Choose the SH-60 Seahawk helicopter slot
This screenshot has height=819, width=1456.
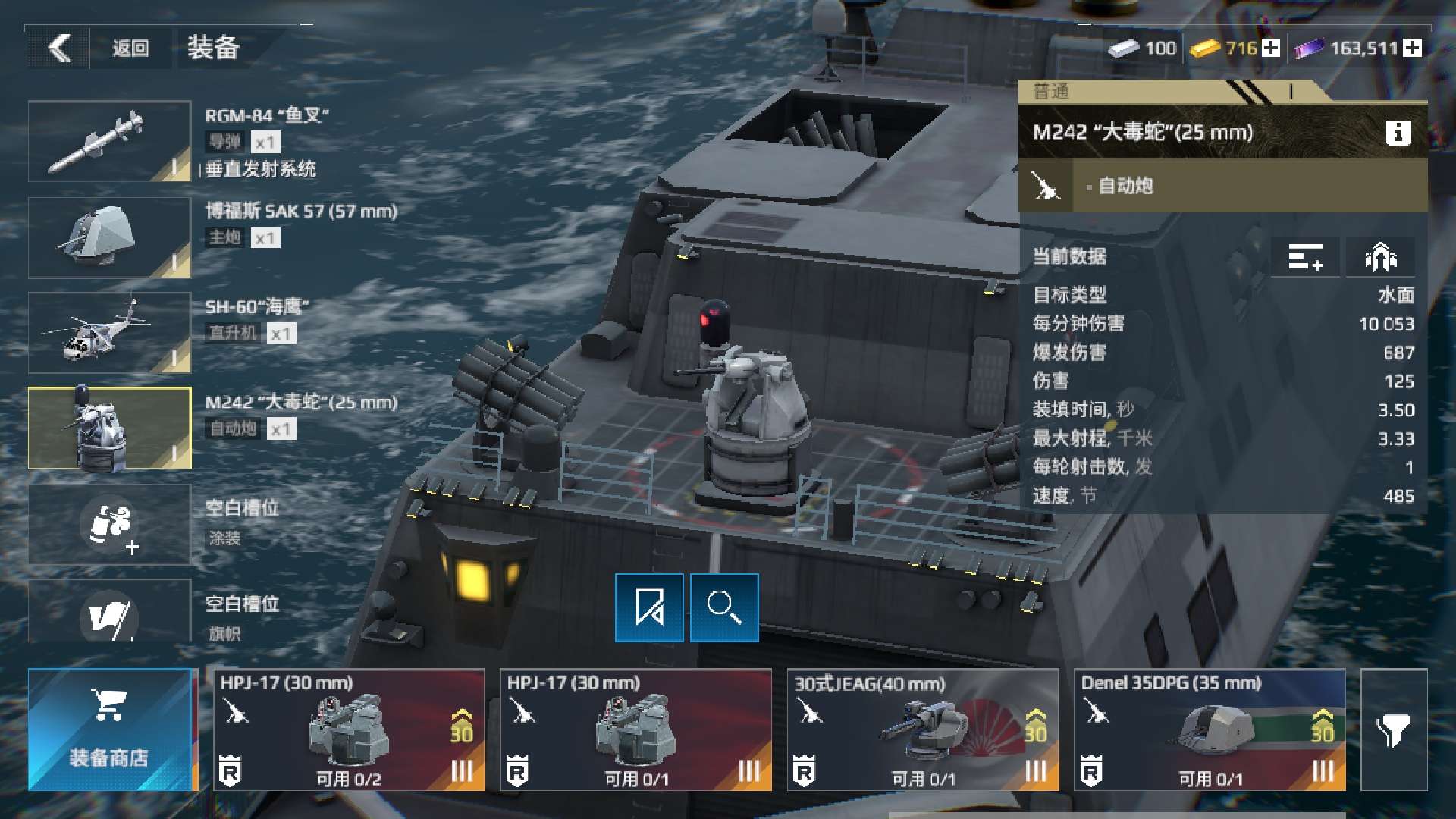109,333
